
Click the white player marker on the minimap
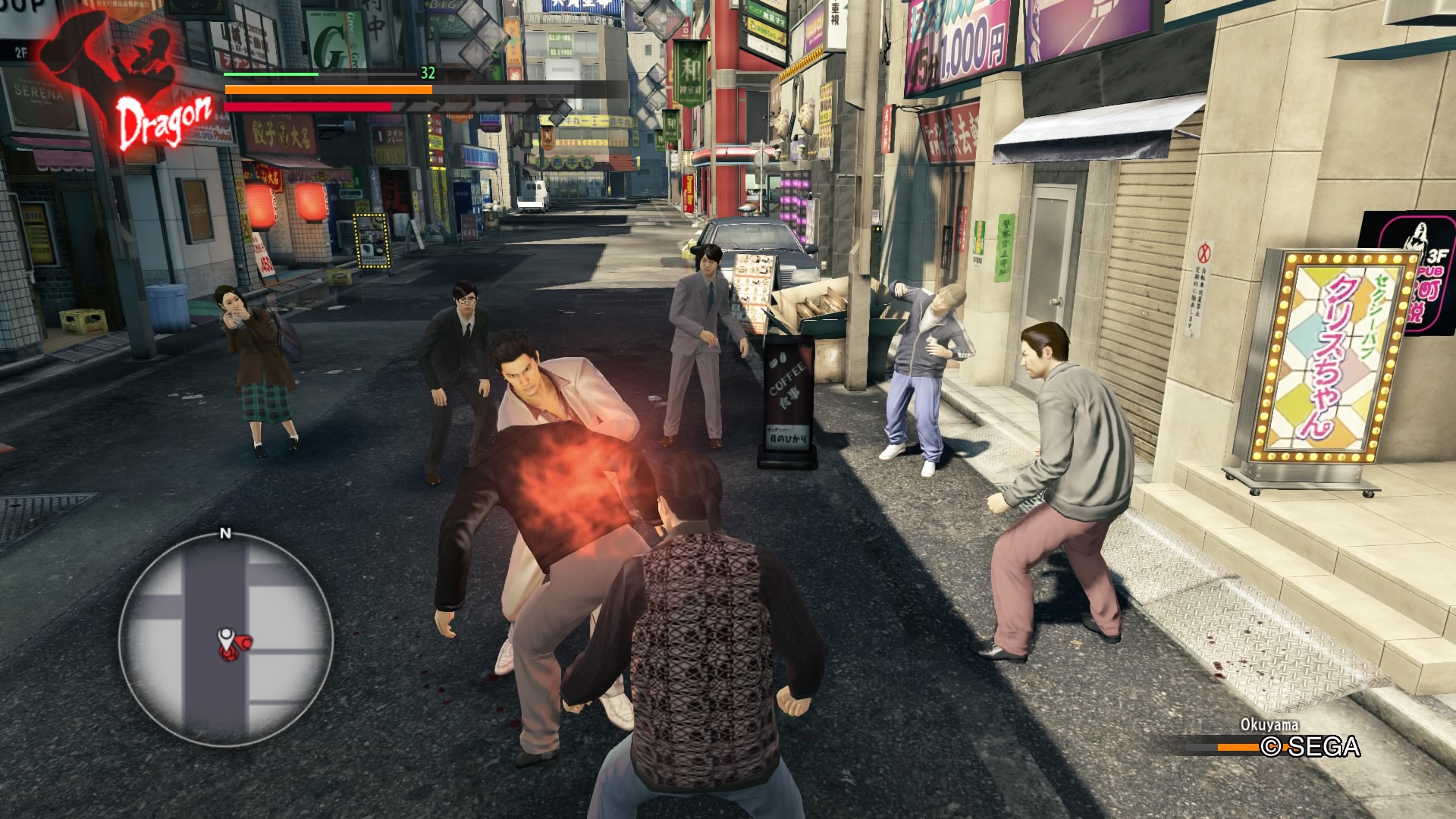(226, 639)
